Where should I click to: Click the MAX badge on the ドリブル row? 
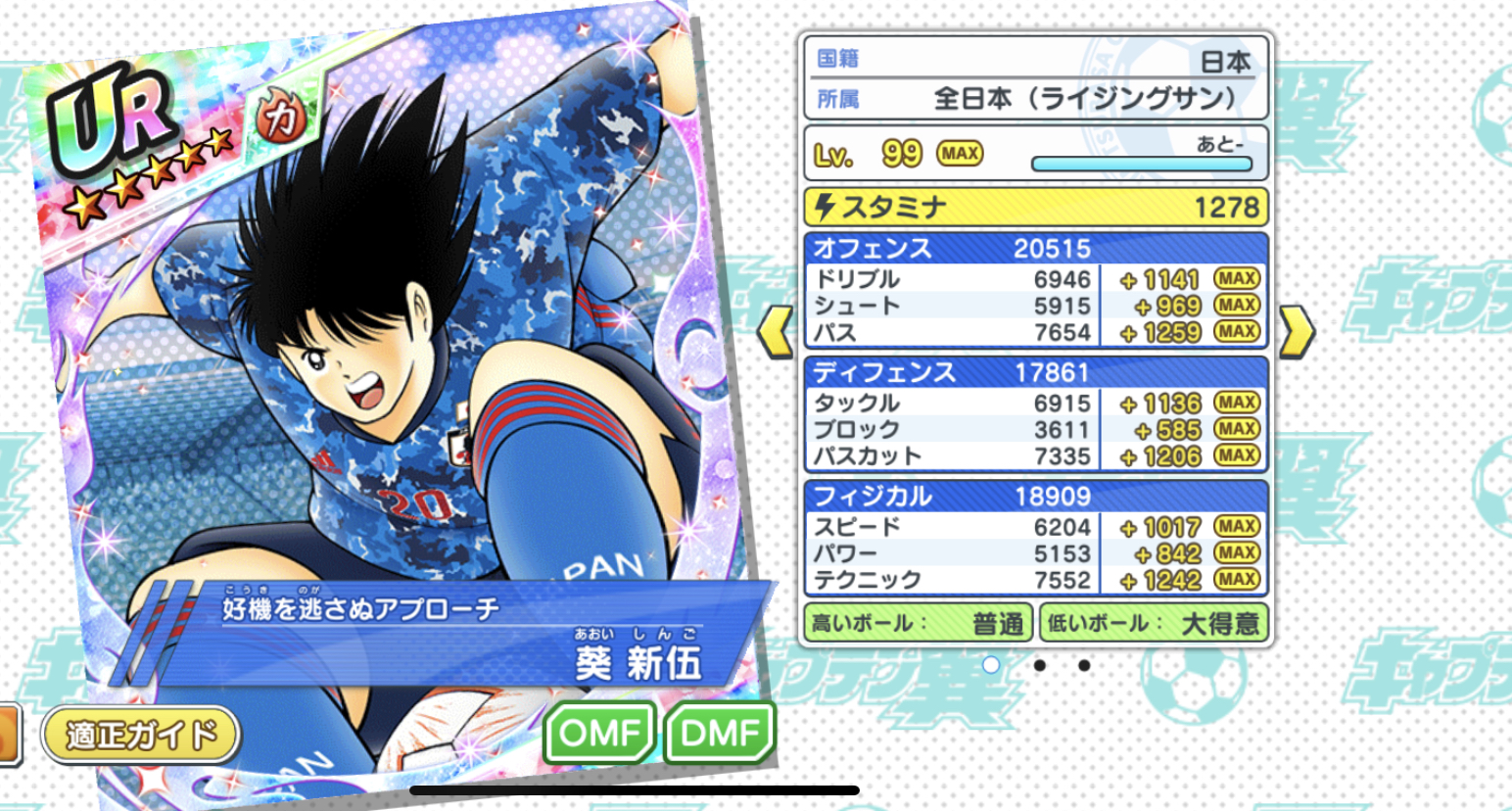tap(1235, 278)
